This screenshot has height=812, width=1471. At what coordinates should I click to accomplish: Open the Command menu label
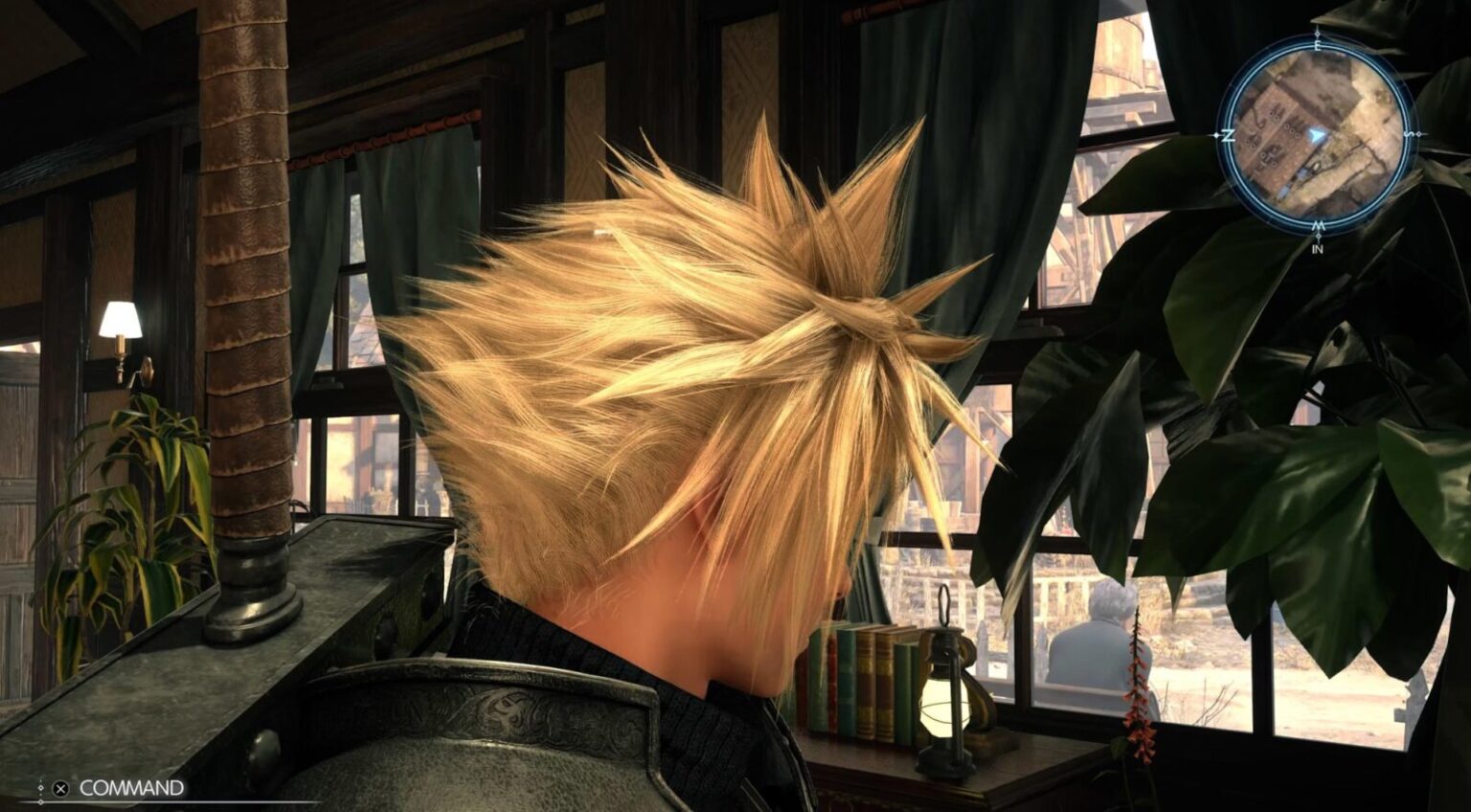pyautogui.click(x=131, y=788)
